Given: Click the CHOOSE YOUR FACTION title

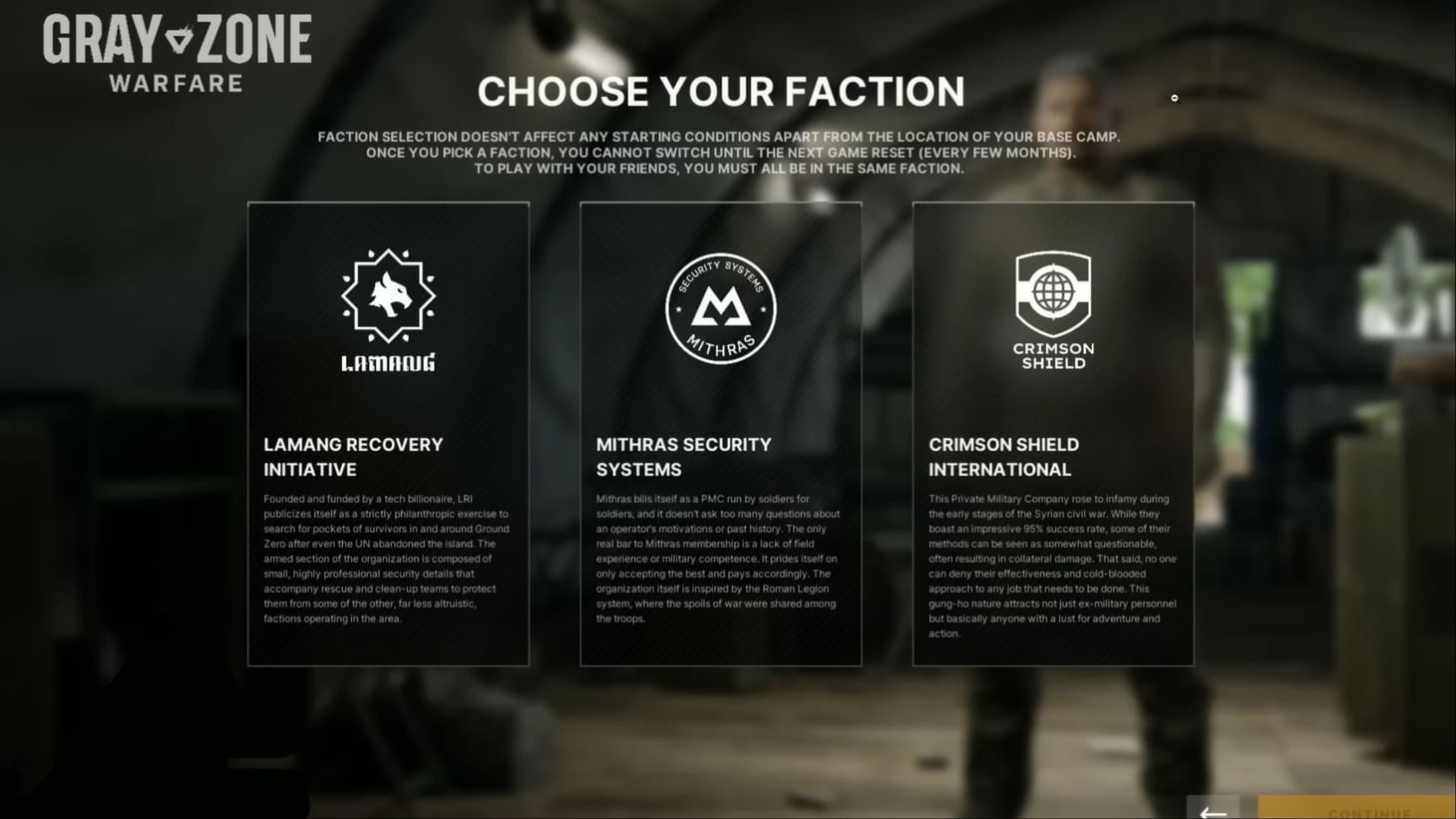Looking at the screenshot, I should coord(721,91).
